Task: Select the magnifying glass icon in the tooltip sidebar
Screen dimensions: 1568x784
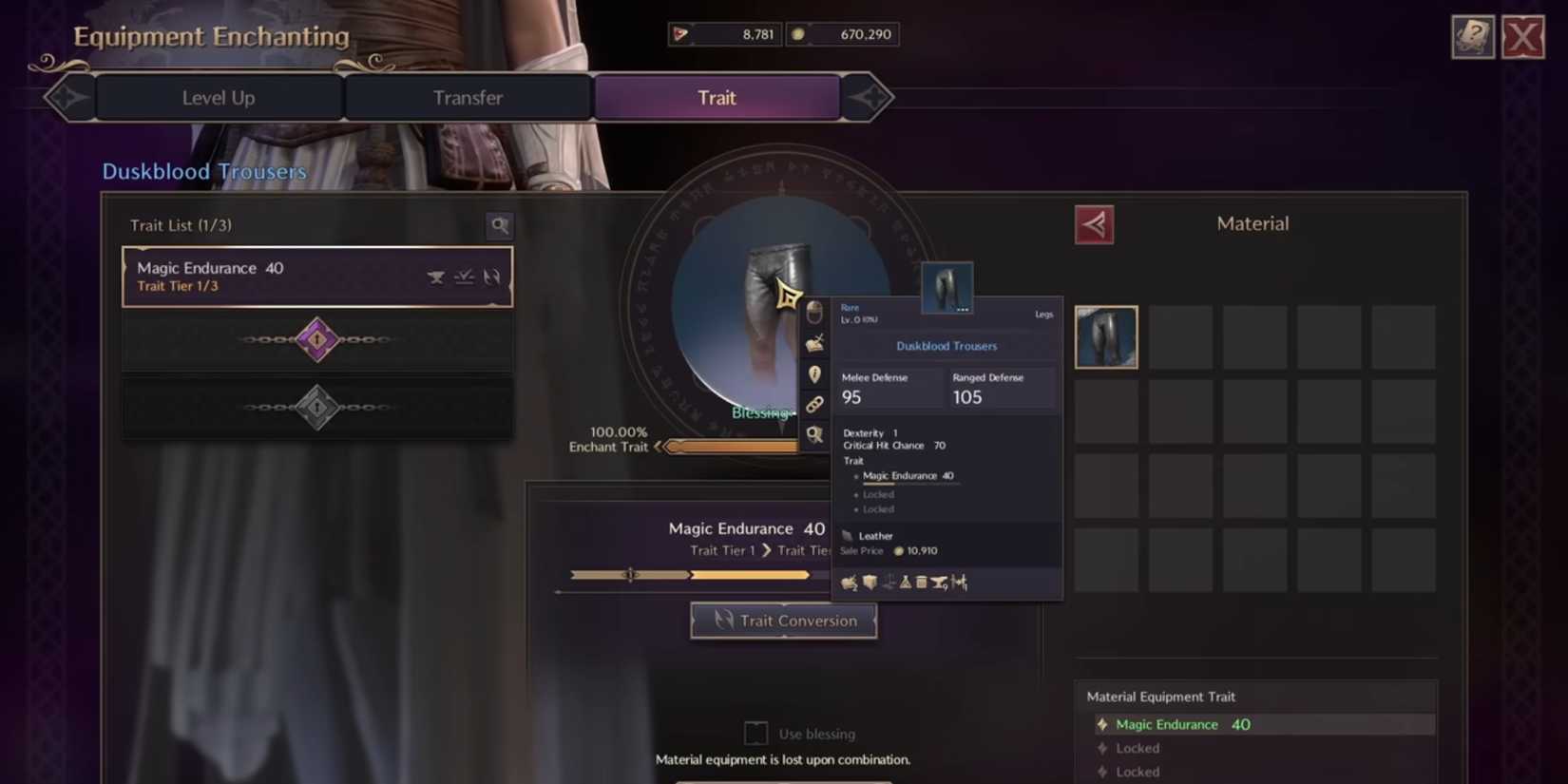Action: coord(813,433)
